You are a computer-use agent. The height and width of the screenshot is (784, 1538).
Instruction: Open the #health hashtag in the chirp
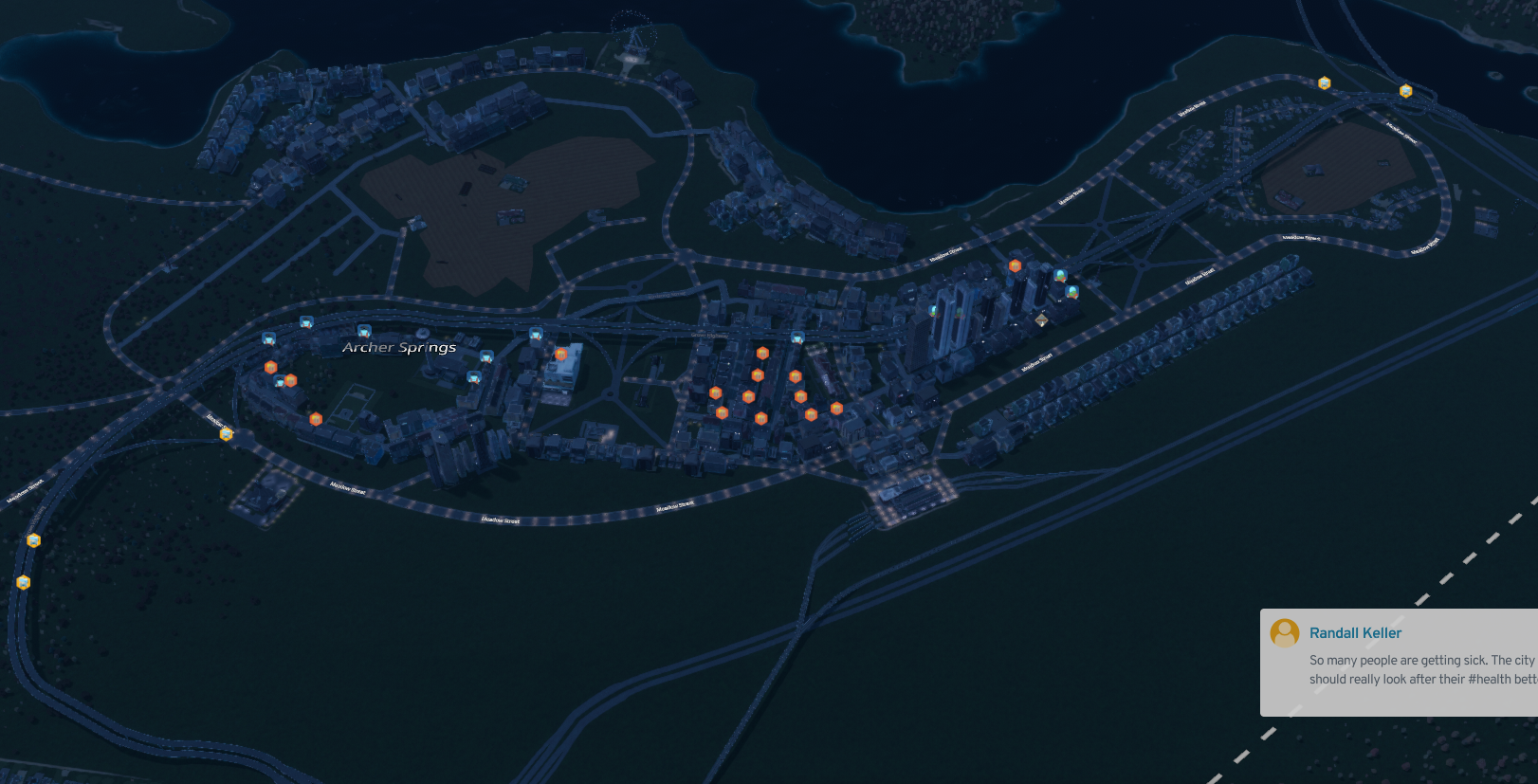coord(1489,679)
